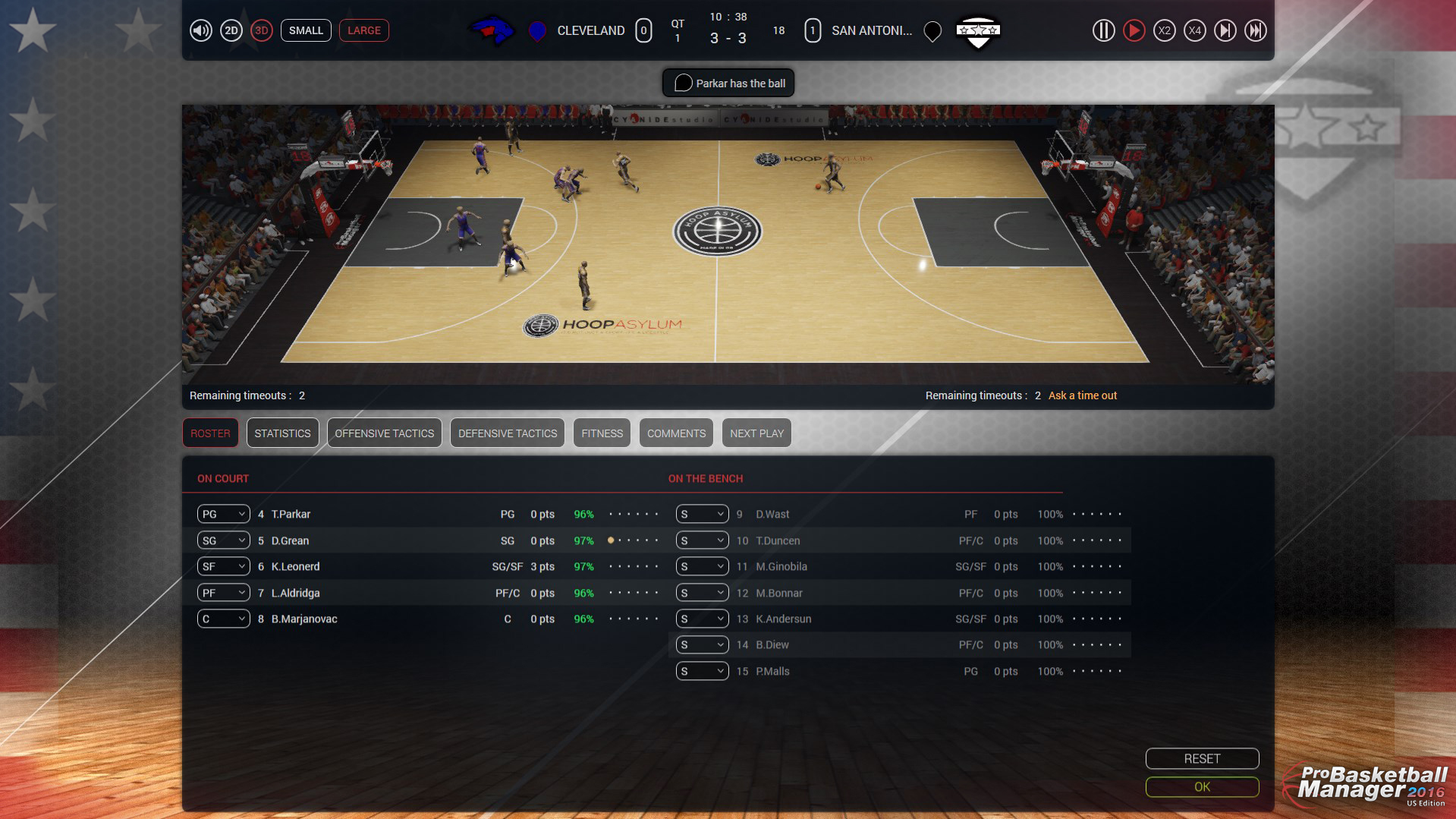Skip to the end of the match

(x=1256, y=30)
